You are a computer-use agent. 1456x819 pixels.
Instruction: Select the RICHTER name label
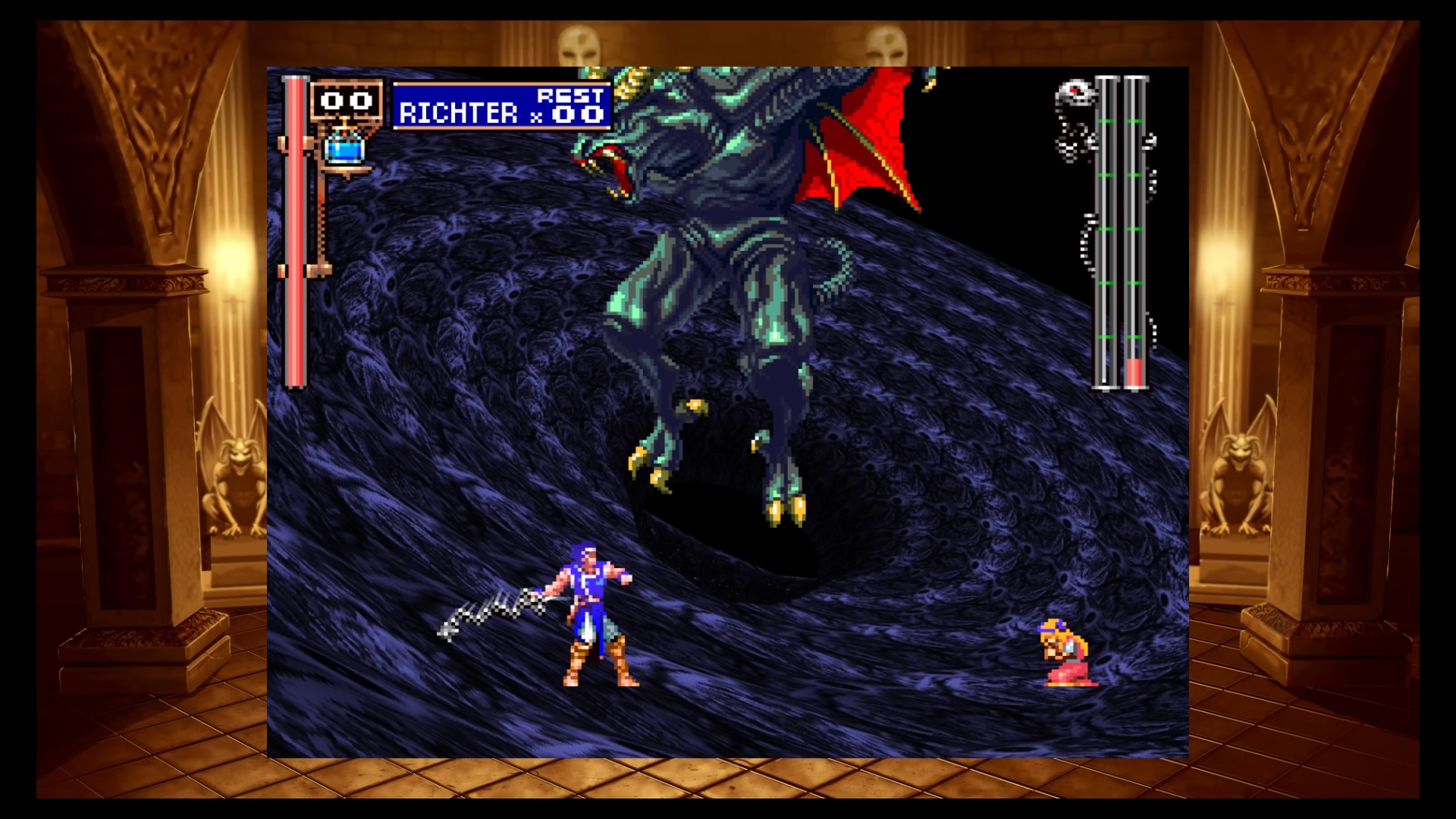pyautogui.click(x=459, y=114)
